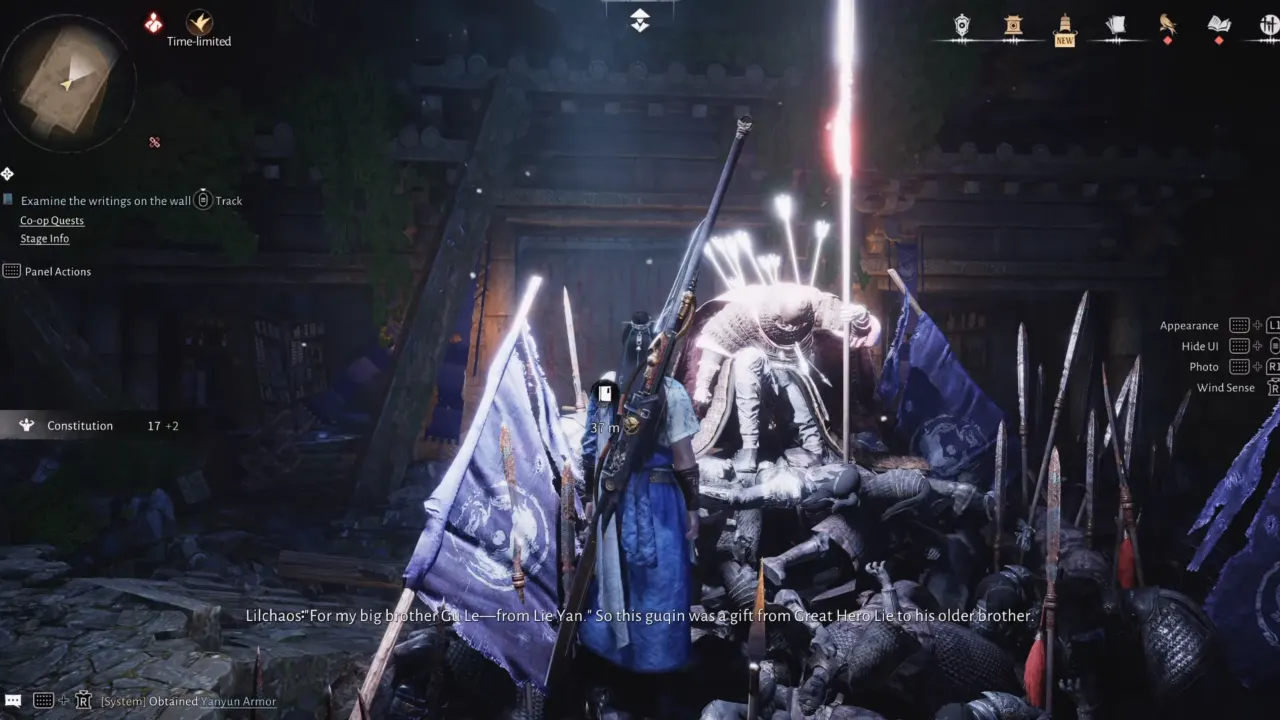Open the Appearance menu entry
Viewport: 1280px width, 720px height.
(1189, 324)
